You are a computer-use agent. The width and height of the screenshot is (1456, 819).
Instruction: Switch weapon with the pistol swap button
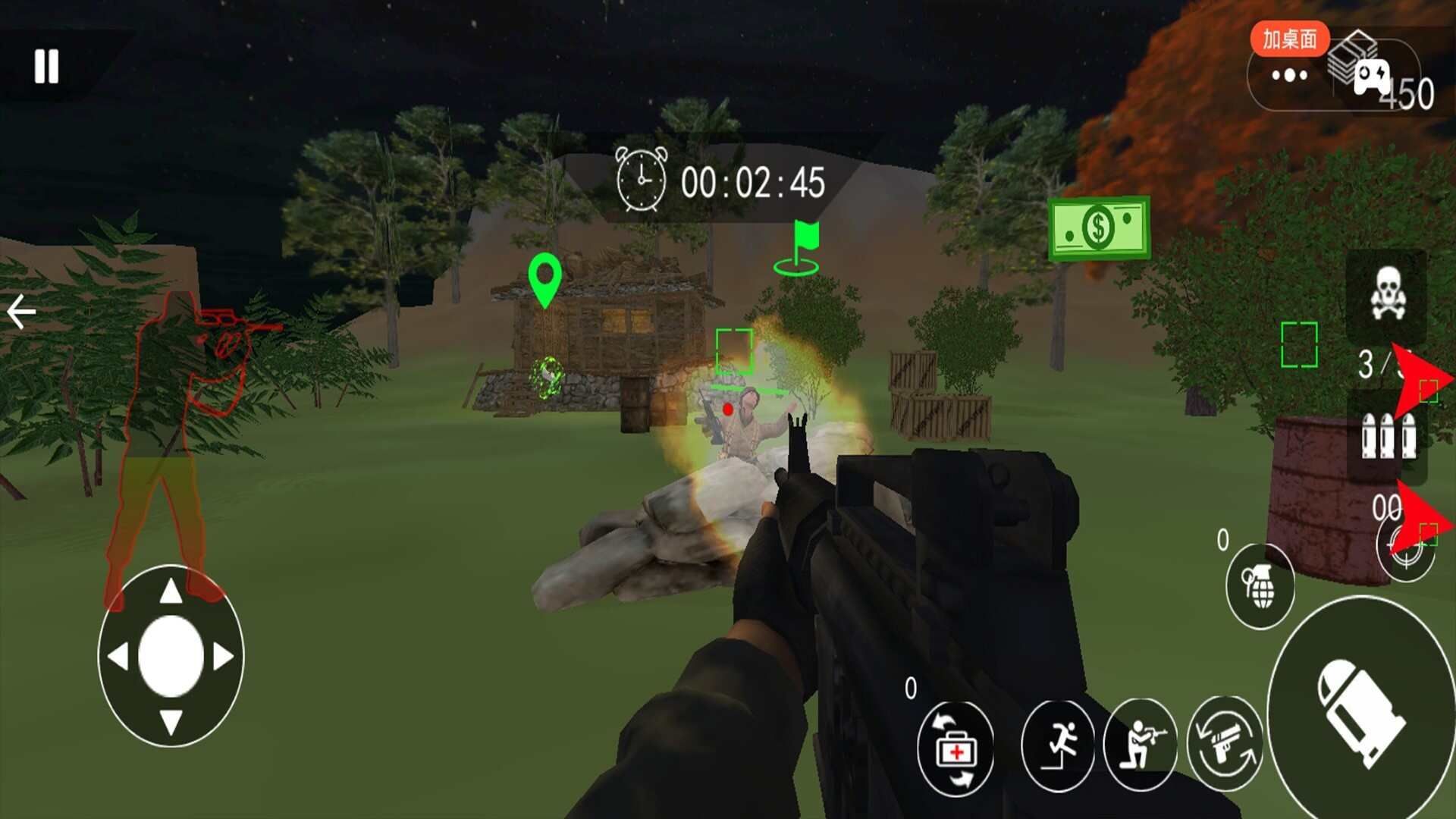coord(1224,745)
